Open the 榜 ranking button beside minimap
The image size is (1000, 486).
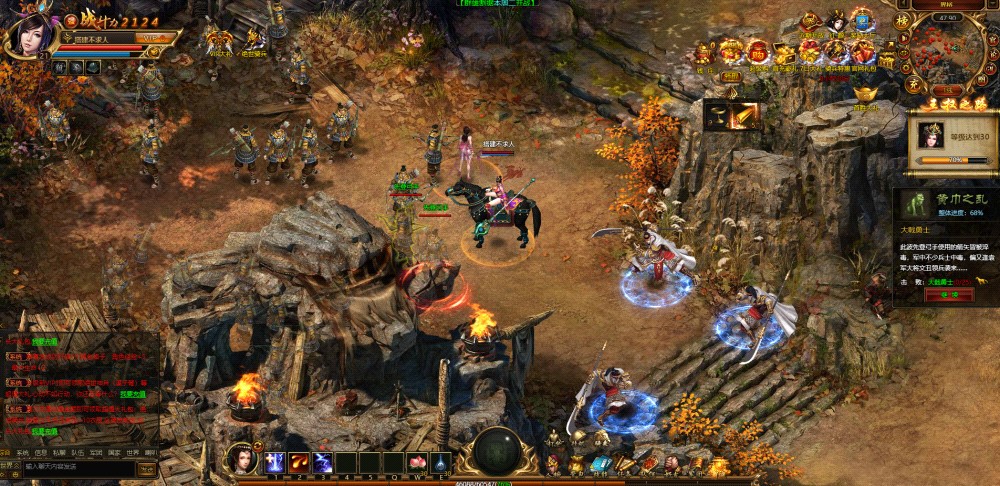coord(902,20)
